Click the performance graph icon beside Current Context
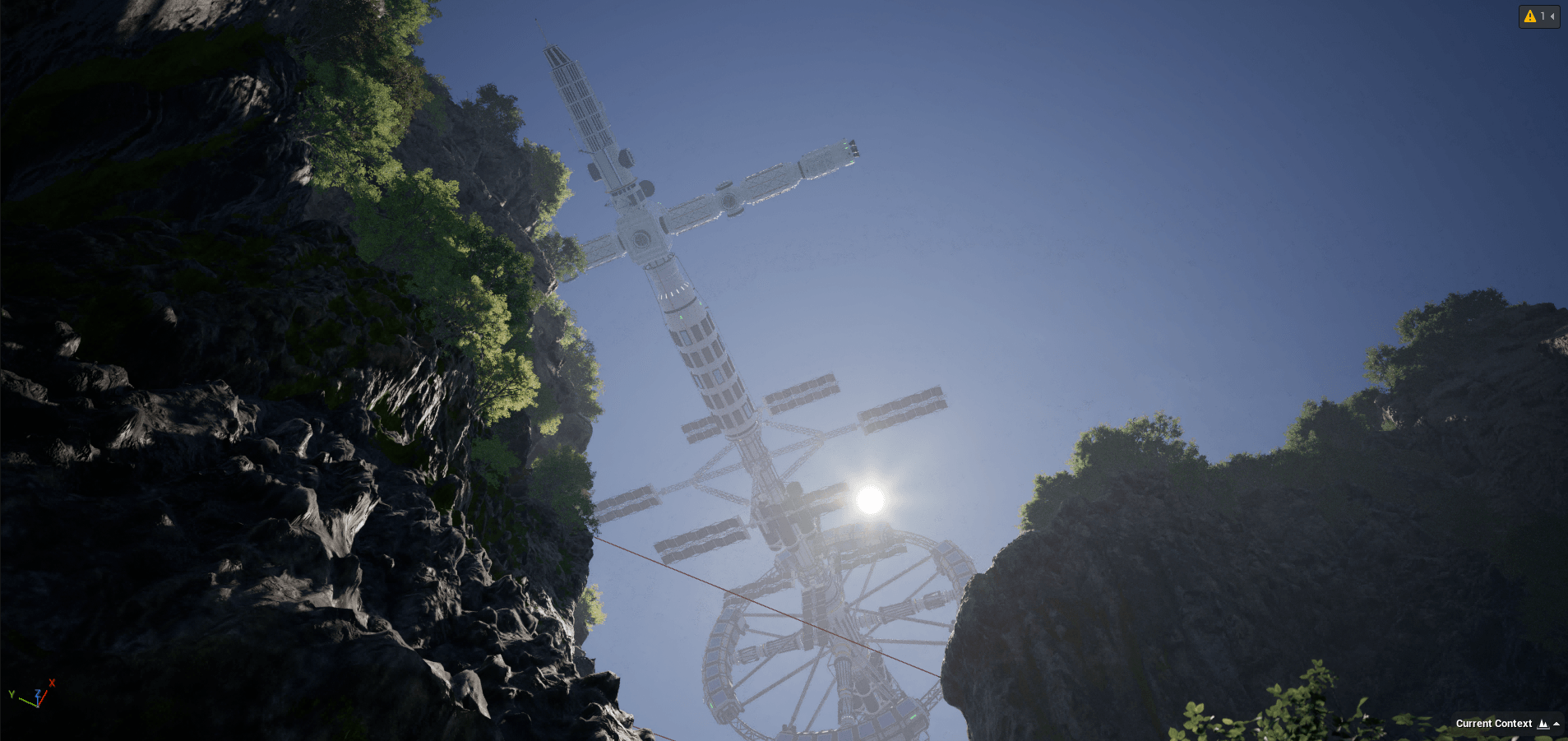This screenshot has height=741, width=1568. click(x=1543, y=724)
